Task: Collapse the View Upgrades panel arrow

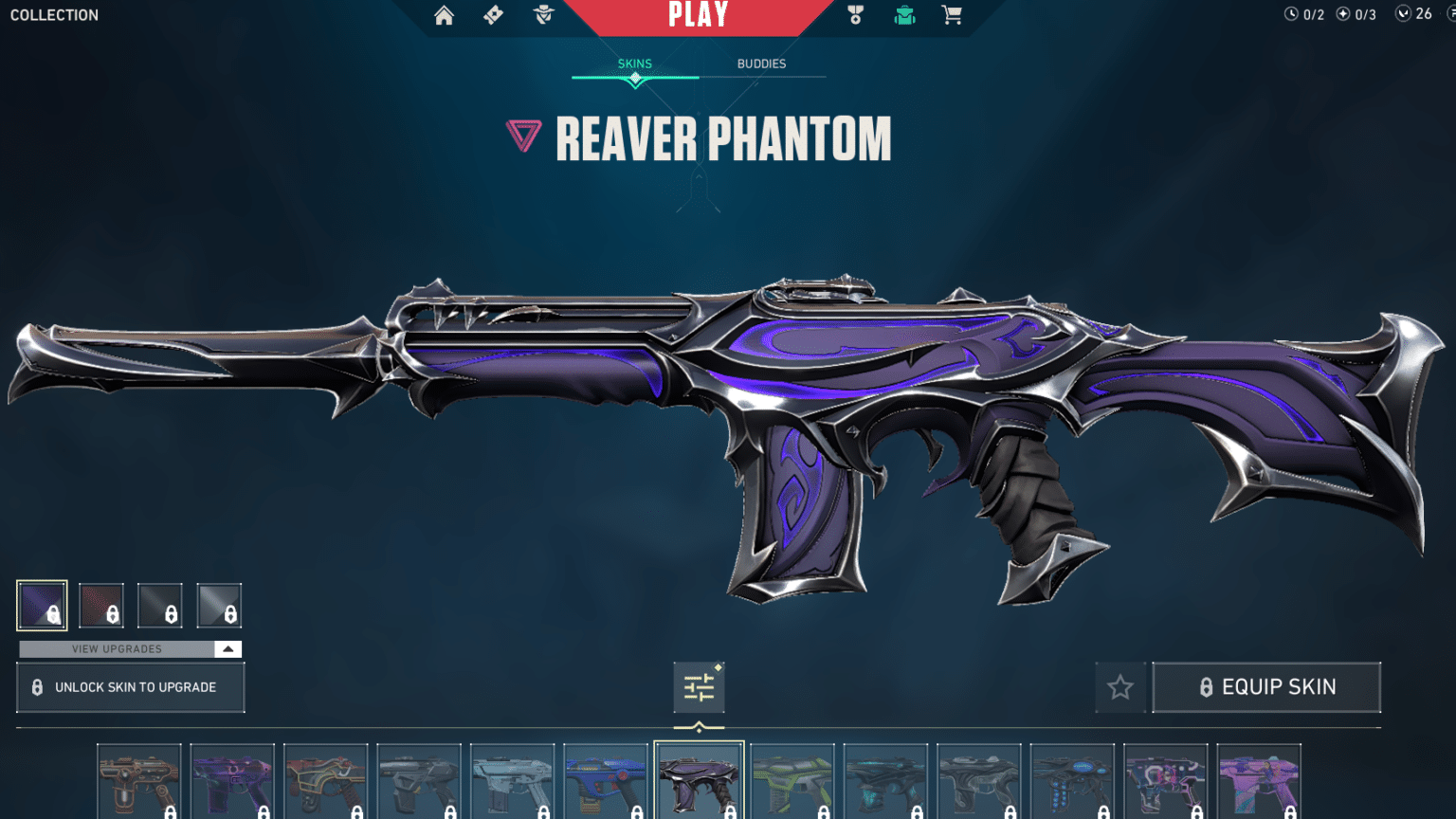Action: (x=227, y=649)
